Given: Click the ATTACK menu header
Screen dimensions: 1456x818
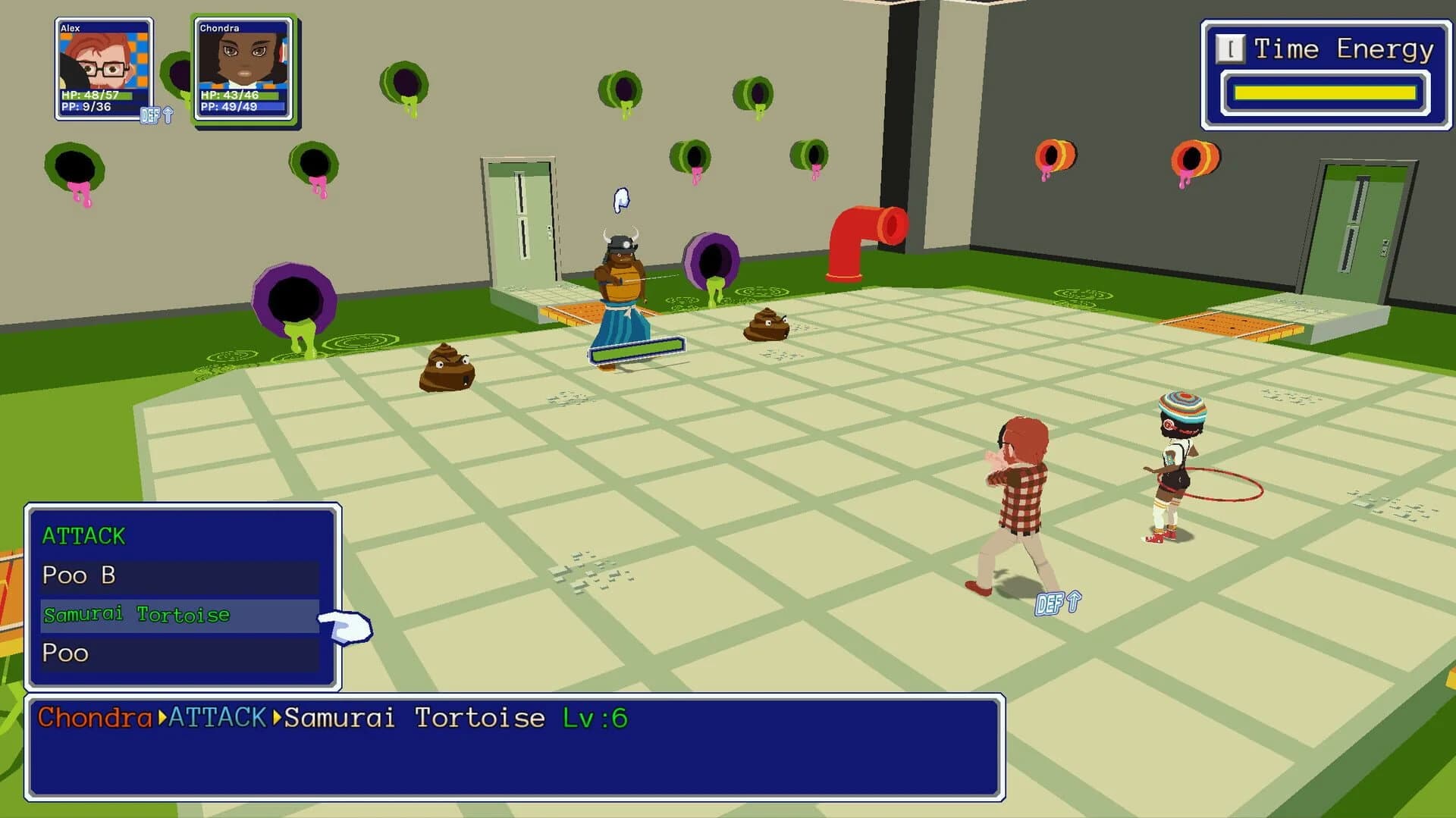Looking at the screenshot, I should pyautogui.click(x=85, y=535).
